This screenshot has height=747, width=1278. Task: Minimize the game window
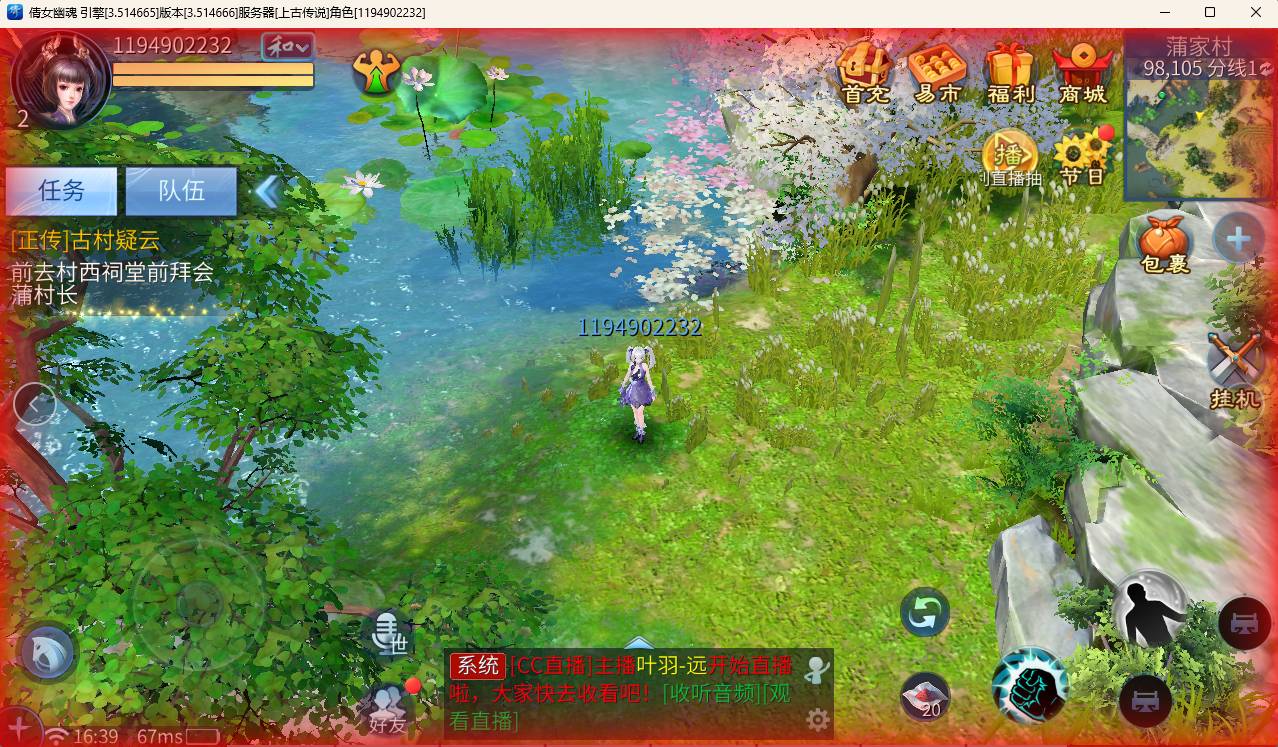[1165, 13]
